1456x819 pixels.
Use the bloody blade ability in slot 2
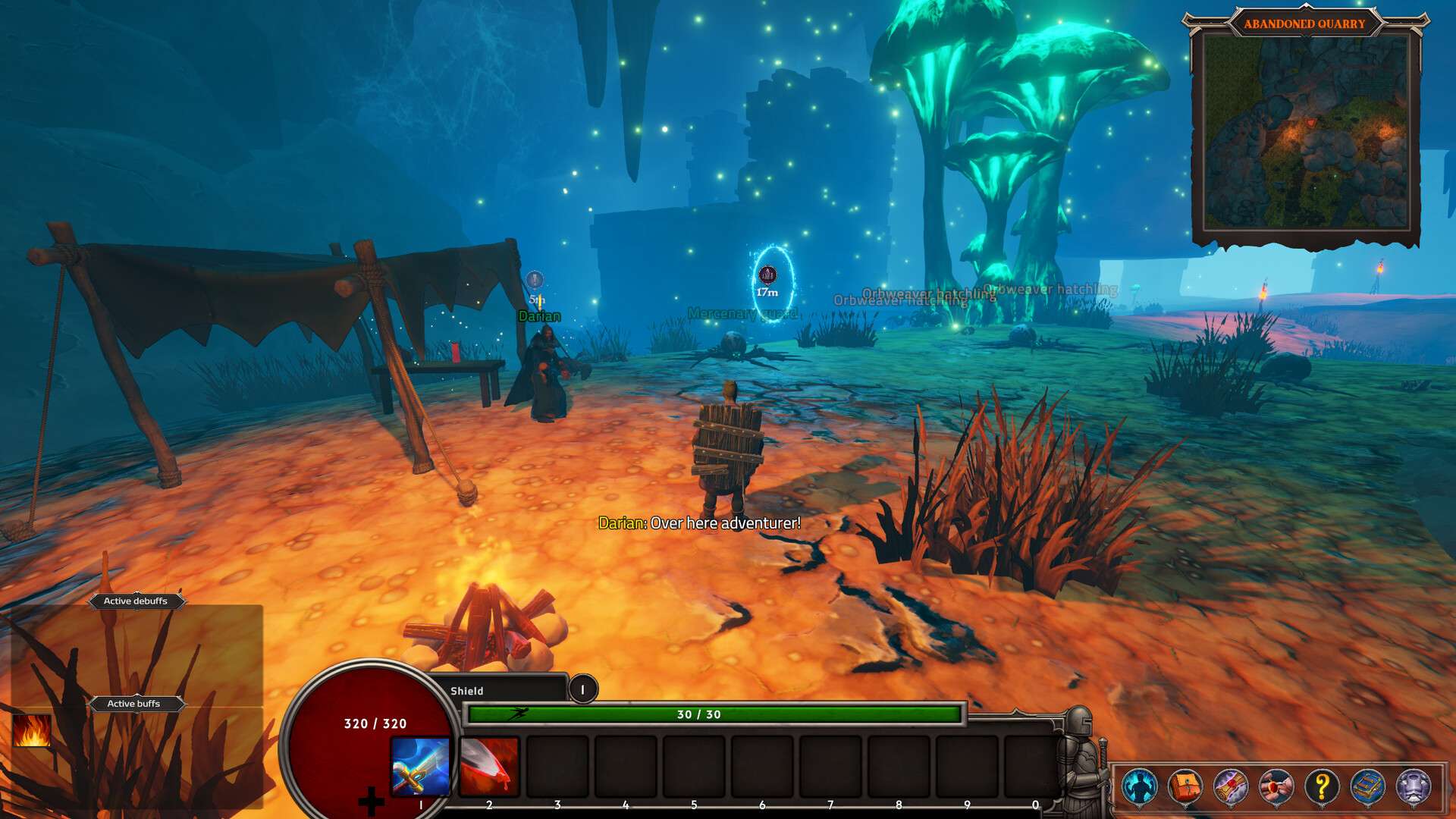point(490,766)
